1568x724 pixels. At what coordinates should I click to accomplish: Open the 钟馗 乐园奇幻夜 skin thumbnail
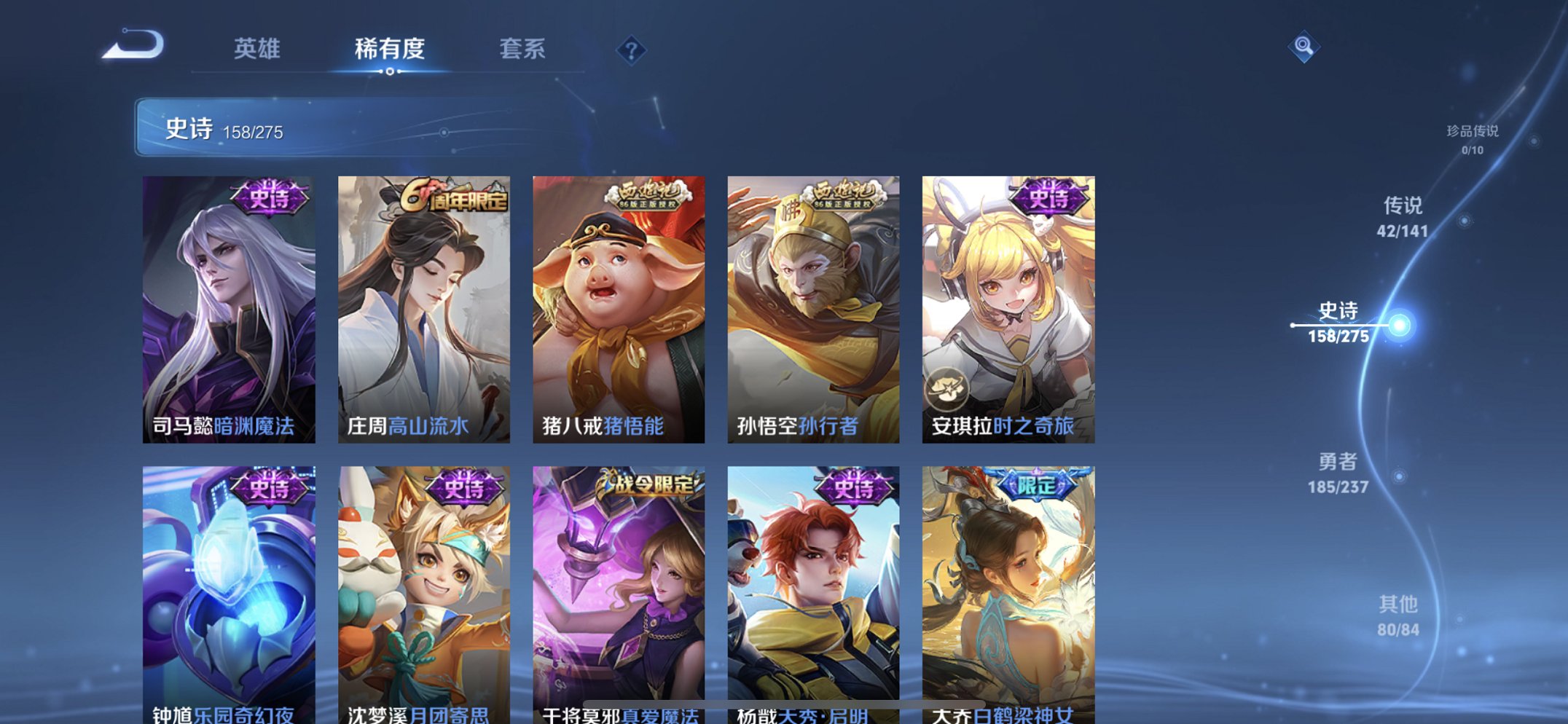click(228, 590)
